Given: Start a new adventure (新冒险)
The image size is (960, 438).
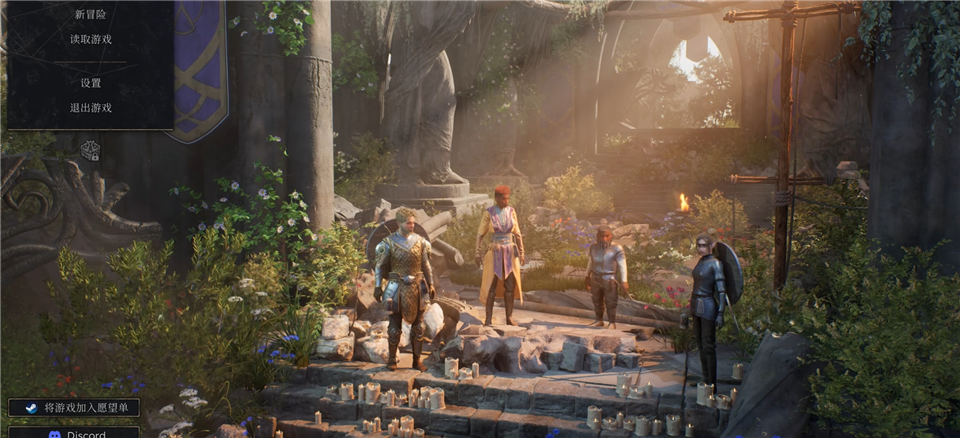Looking at the screenshot, I should pyautogui.click(x=90, y=14).
